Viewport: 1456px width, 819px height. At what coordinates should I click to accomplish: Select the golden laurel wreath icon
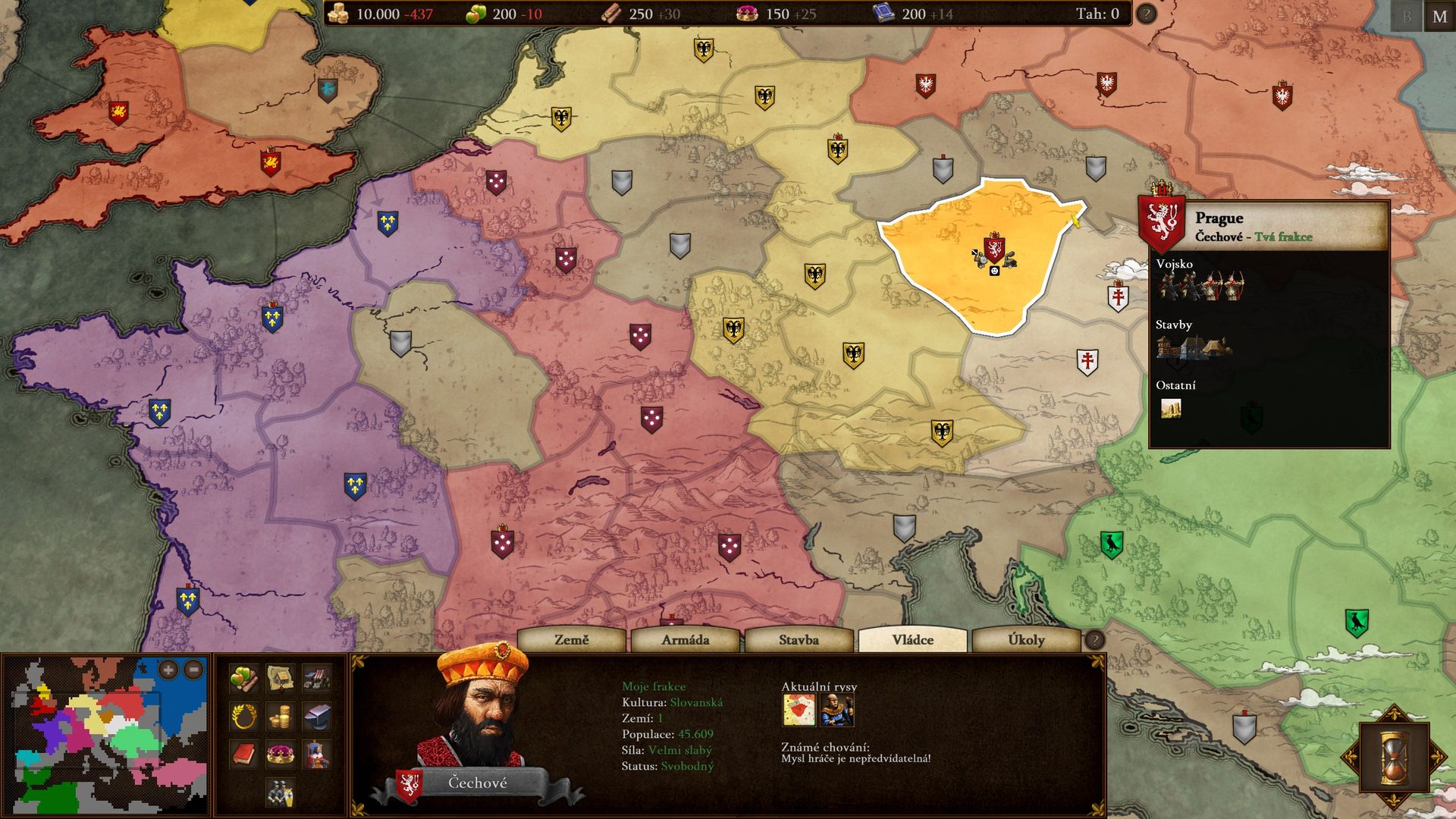point(243,716)
